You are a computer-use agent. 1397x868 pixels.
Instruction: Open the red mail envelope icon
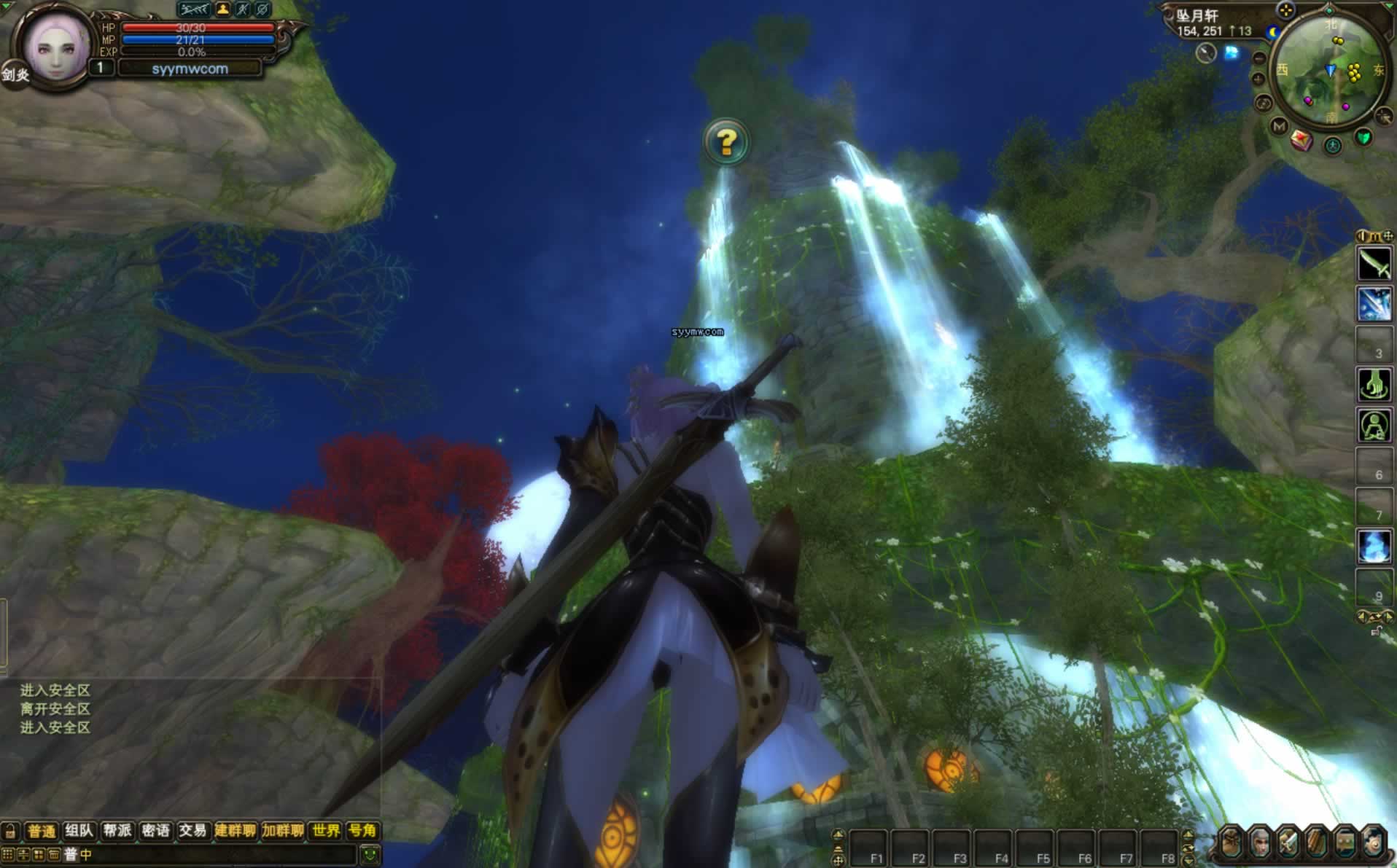(x=1301, y=140)
